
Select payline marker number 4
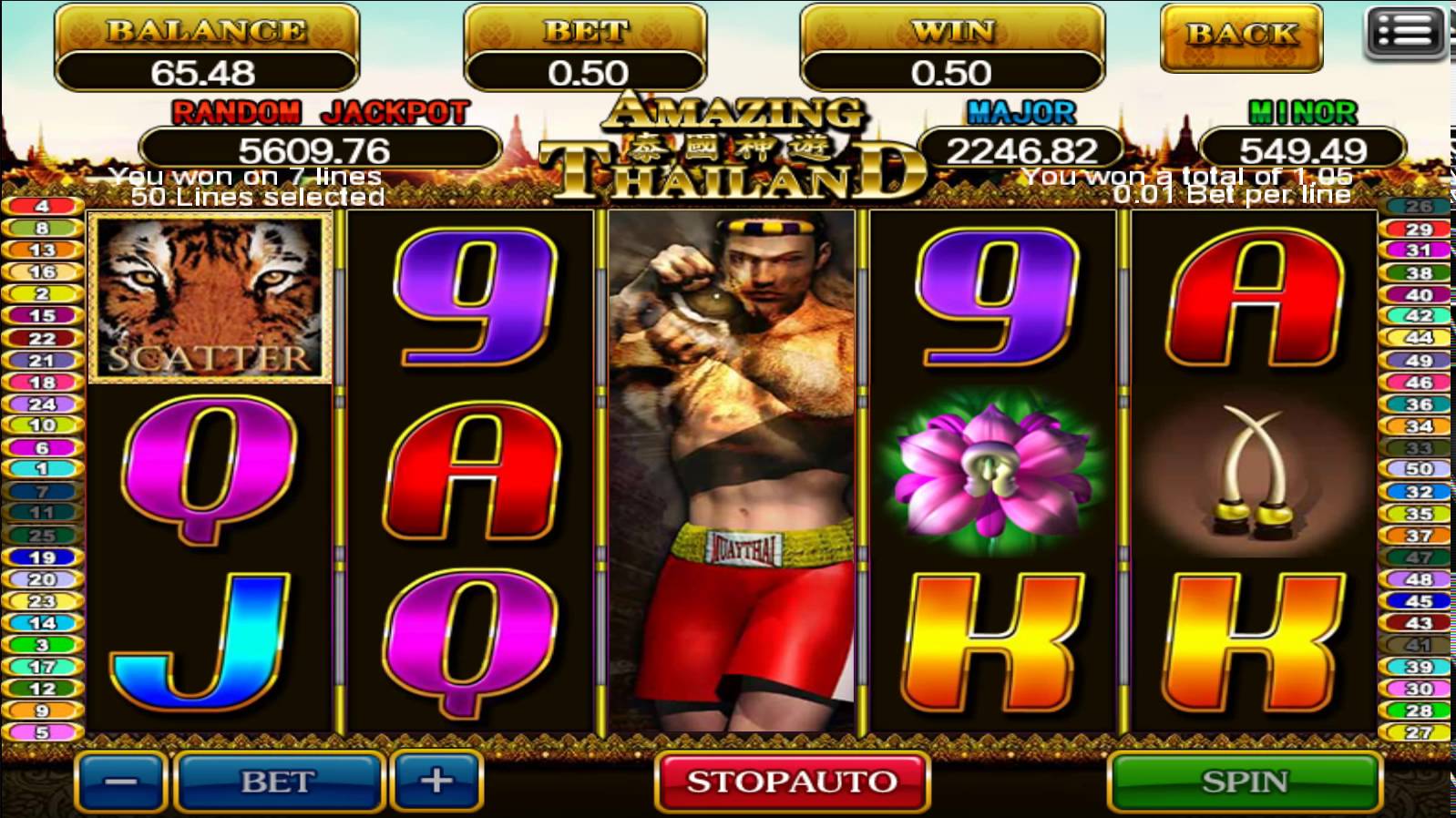42,206
